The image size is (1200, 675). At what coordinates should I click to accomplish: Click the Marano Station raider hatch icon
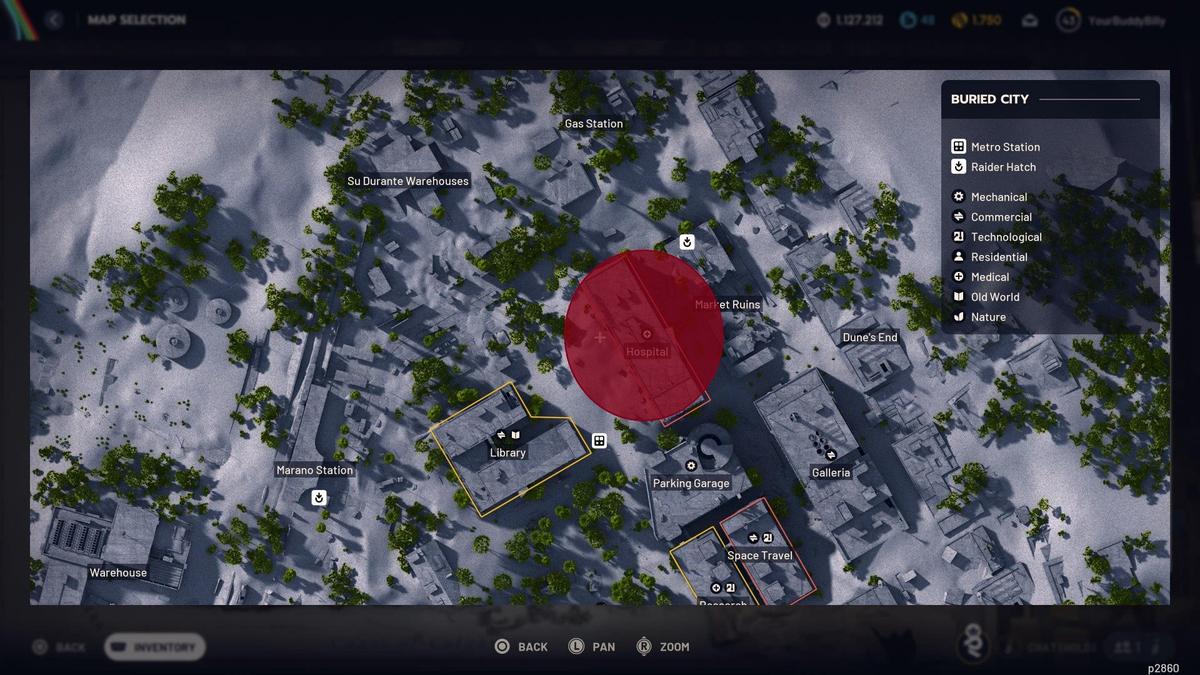click(319, 497)
